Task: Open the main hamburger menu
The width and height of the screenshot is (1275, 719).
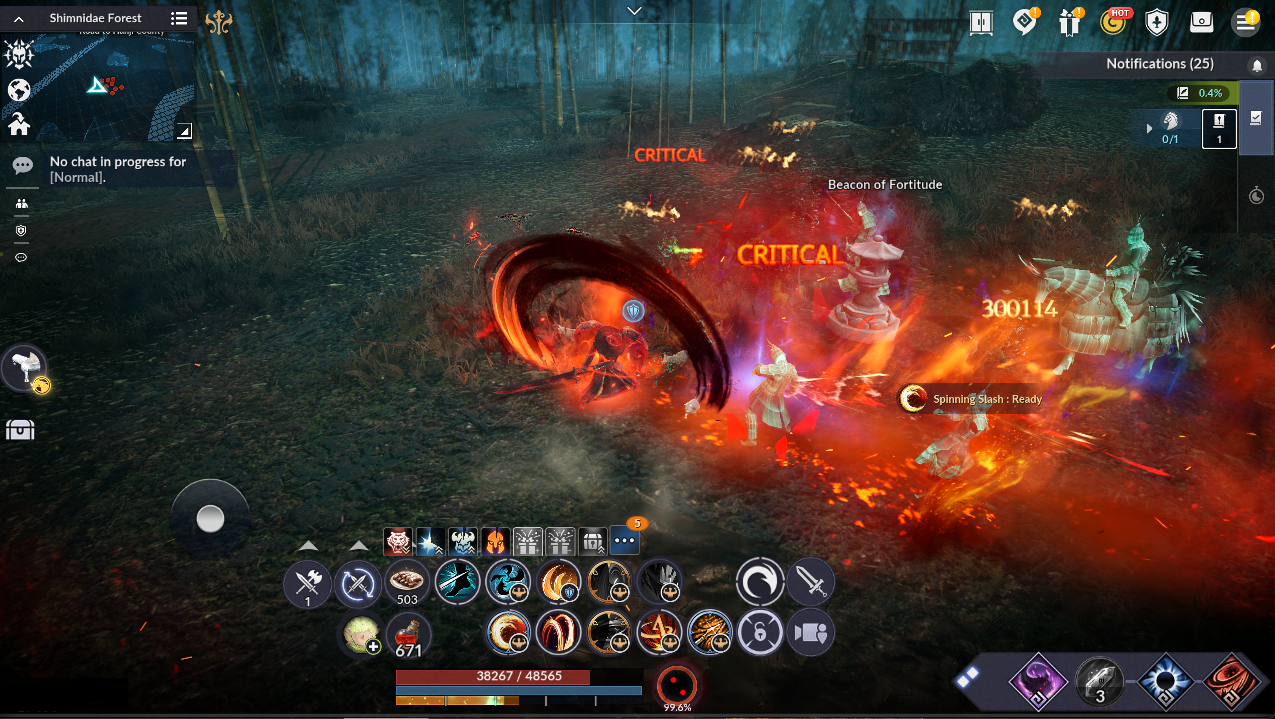Action: (1245, 22)
